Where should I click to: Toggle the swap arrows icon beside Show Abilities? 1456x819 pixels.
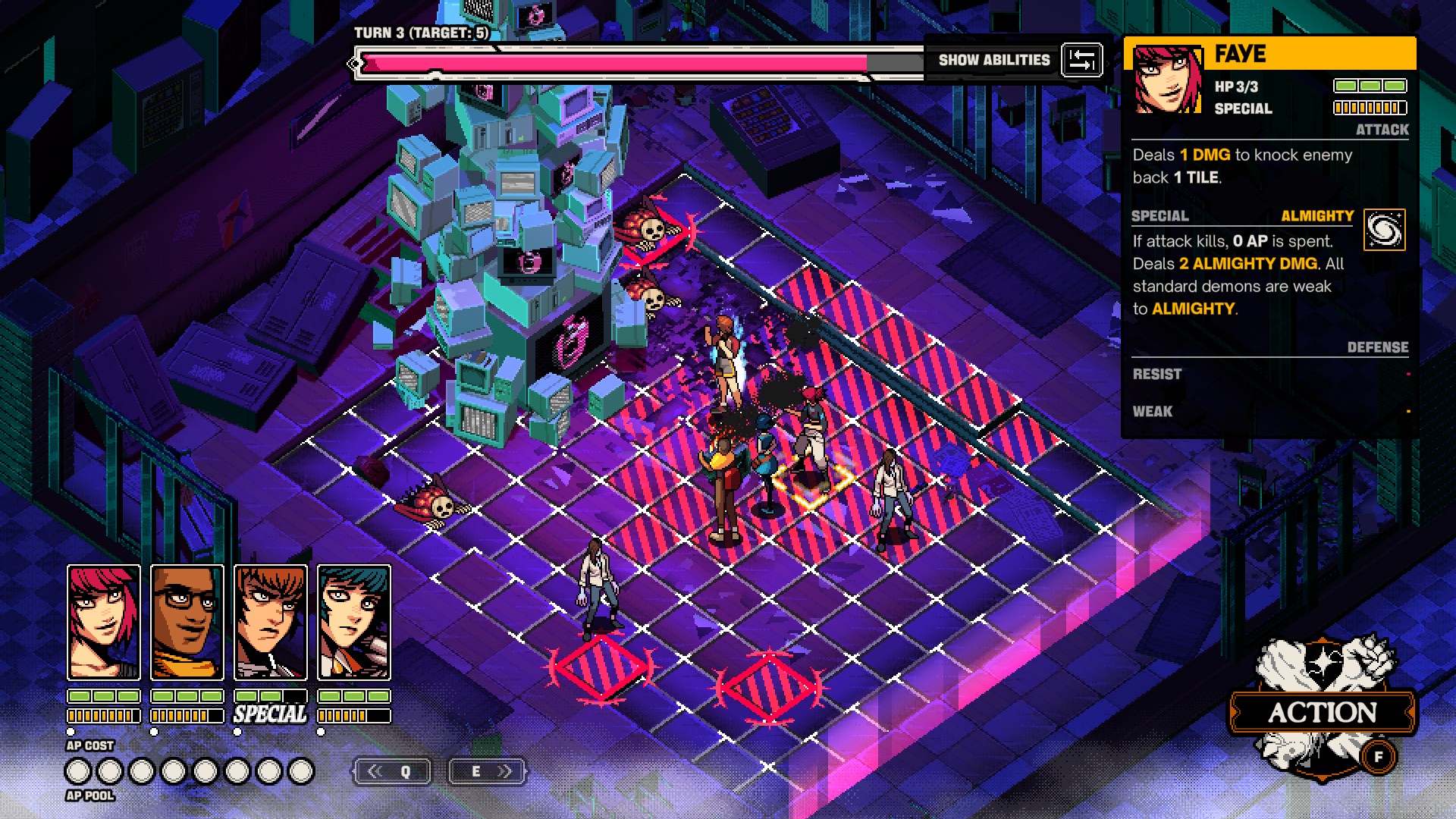pos(1081,60)
